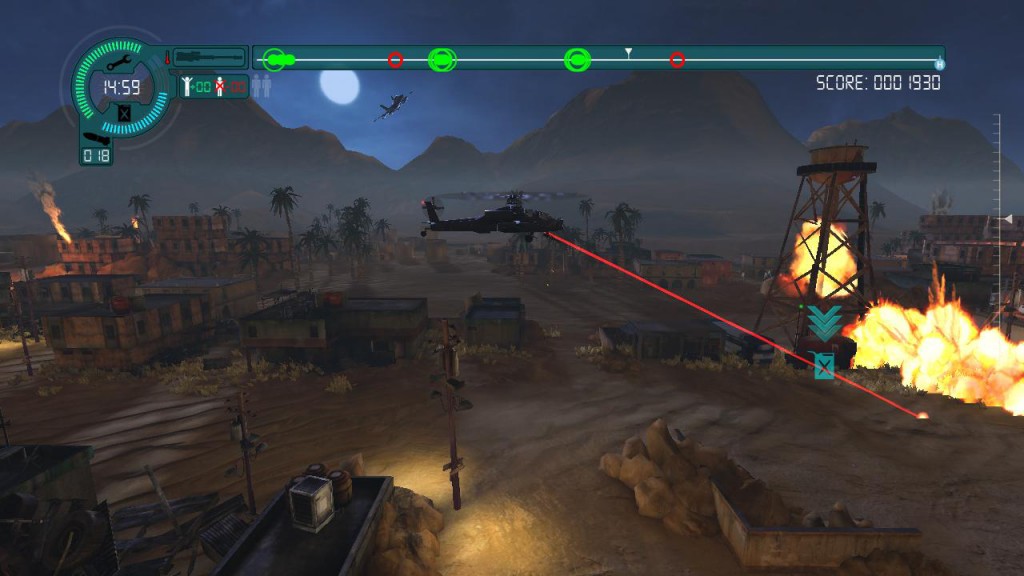Click the white triangle marker on progress bar
This screenshot has width=1024, height=576.
628,51
